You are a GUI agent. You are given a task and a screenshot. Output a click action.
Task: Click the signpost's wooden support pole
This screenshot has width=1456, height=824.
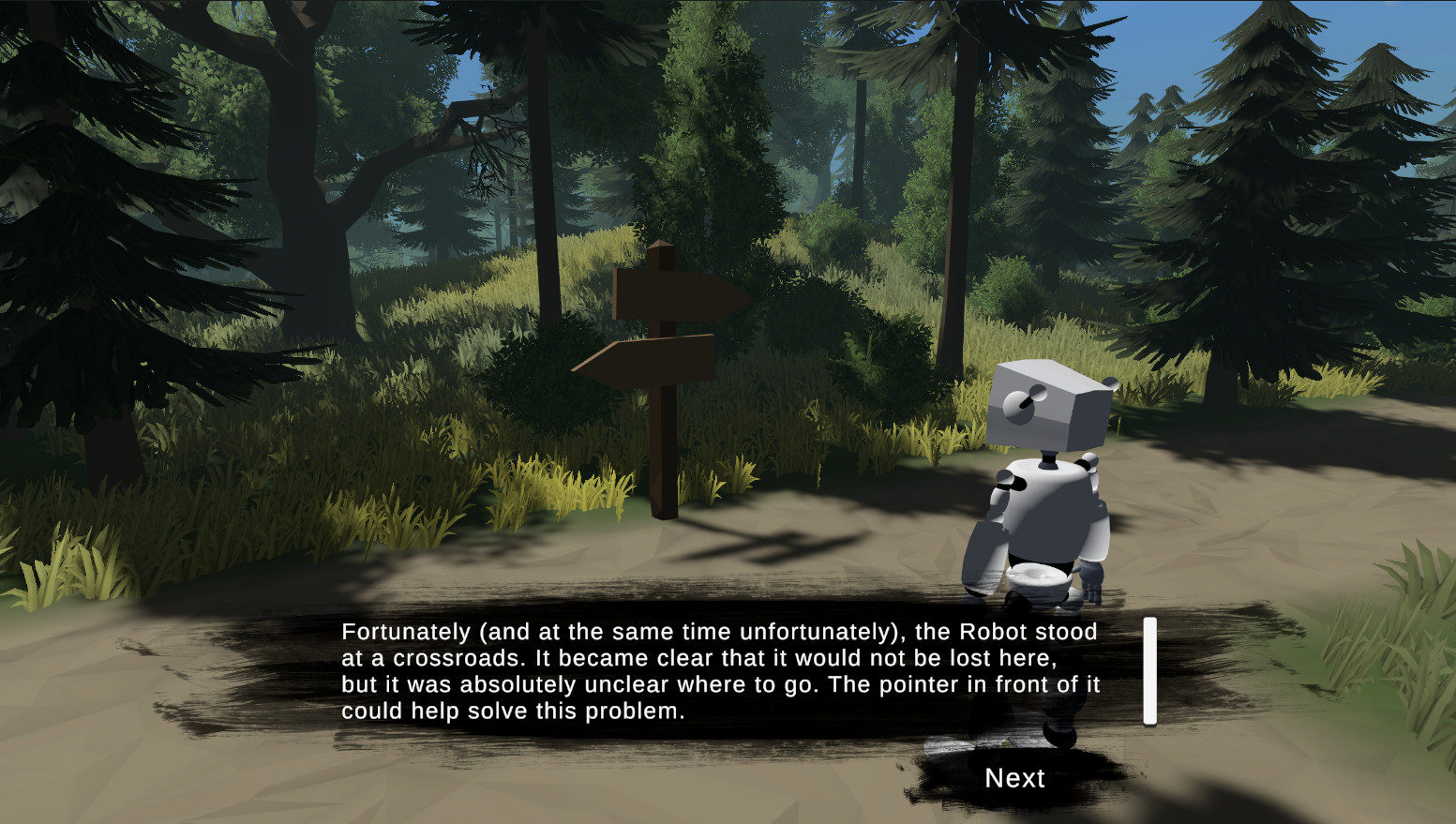click(666, 459)
